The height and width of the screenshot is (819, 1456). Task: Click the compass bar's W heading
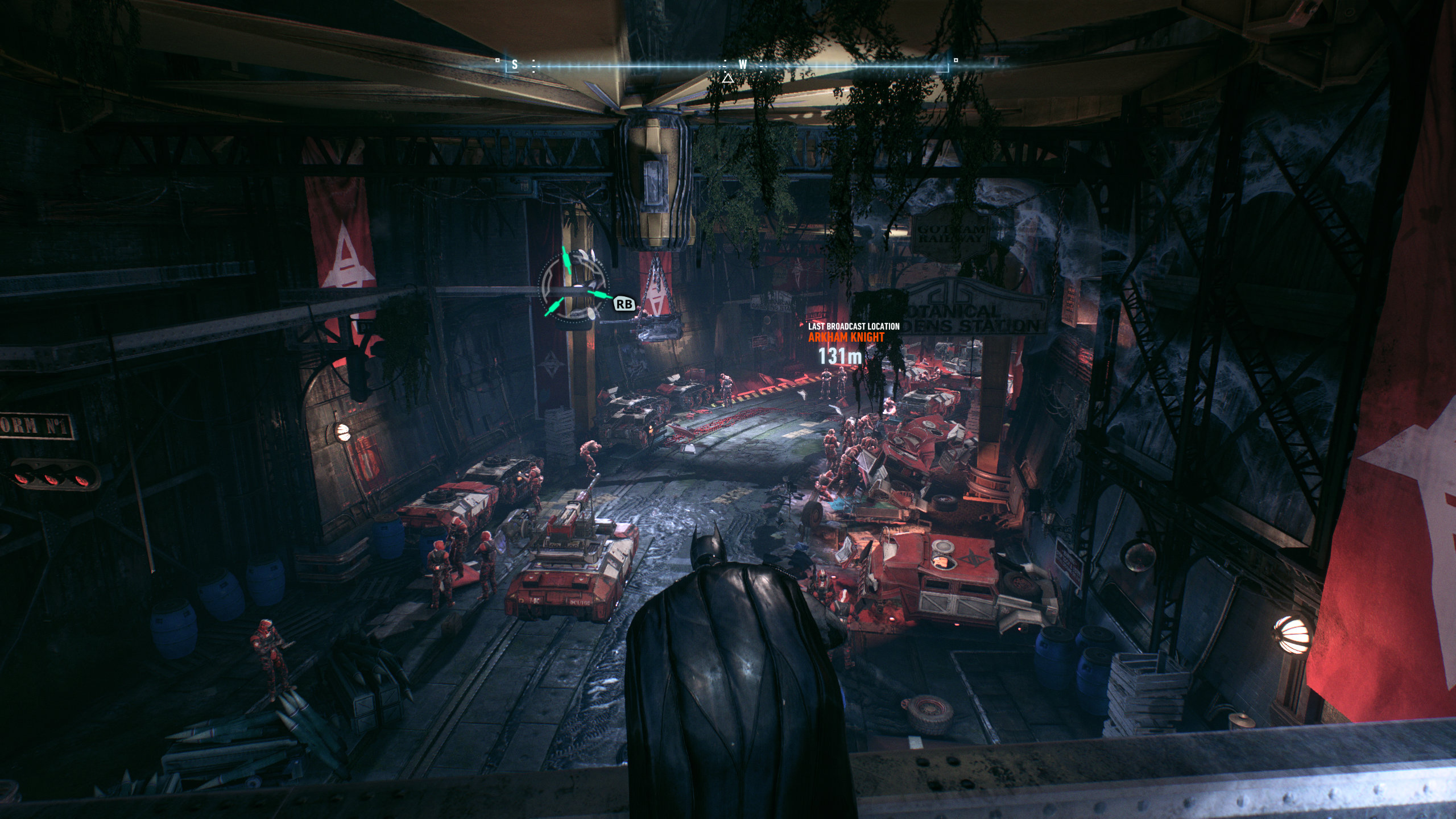tap(742, 65)
